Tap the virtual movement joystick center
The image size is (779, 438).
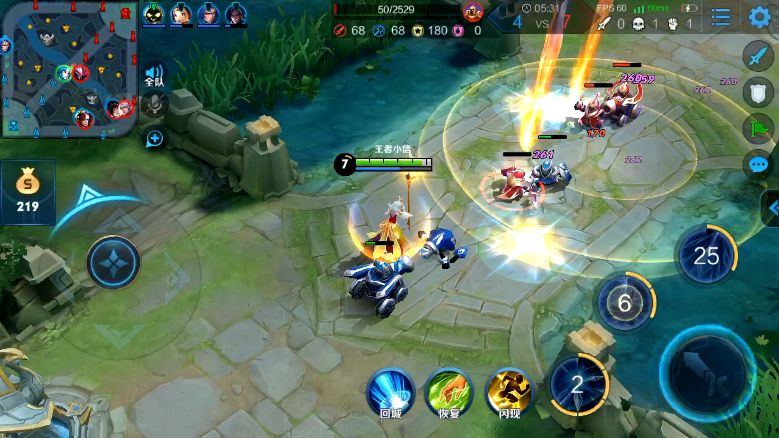pos(113,264)
